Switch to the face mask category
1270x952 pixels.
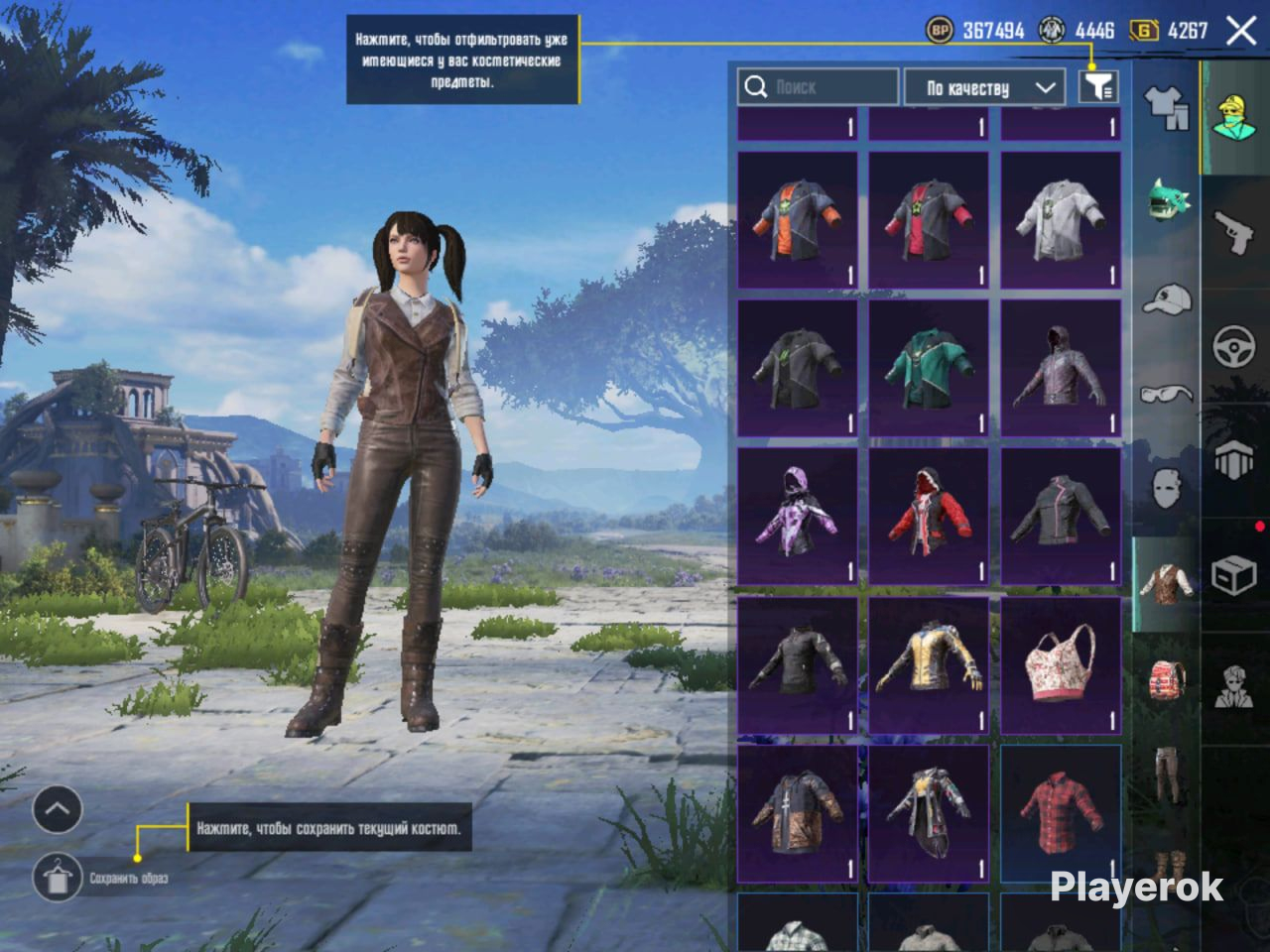1167,488
